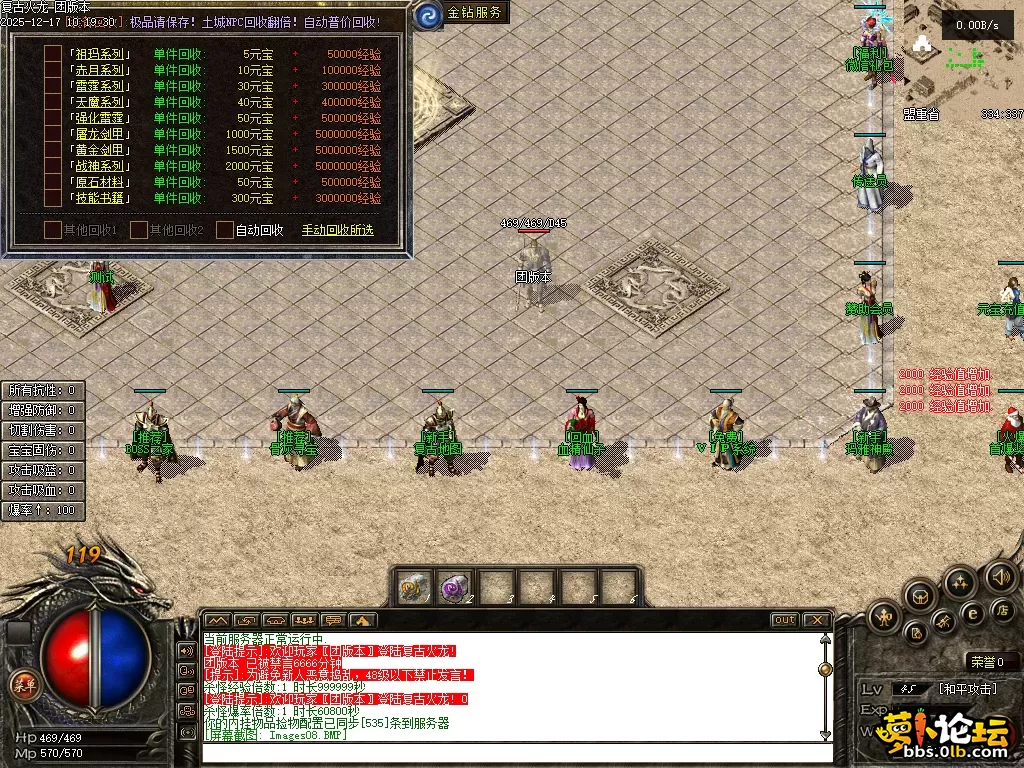Open the 店 shop round button
This screenshot has height=768, width=1024.
click(x=1001, y=609)
